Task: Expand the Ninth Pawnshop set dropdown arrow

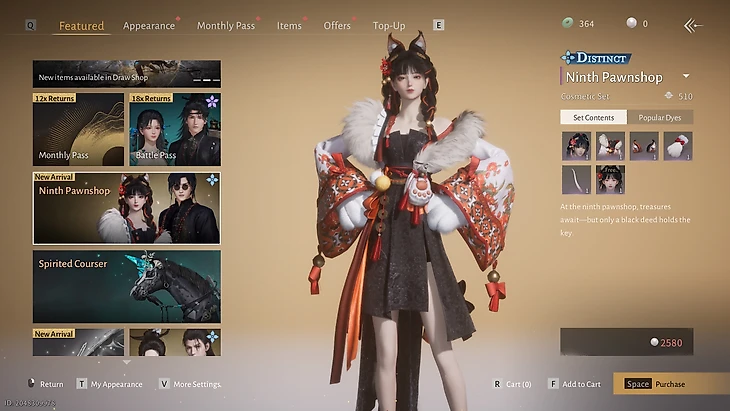Action: pos(686,76)
